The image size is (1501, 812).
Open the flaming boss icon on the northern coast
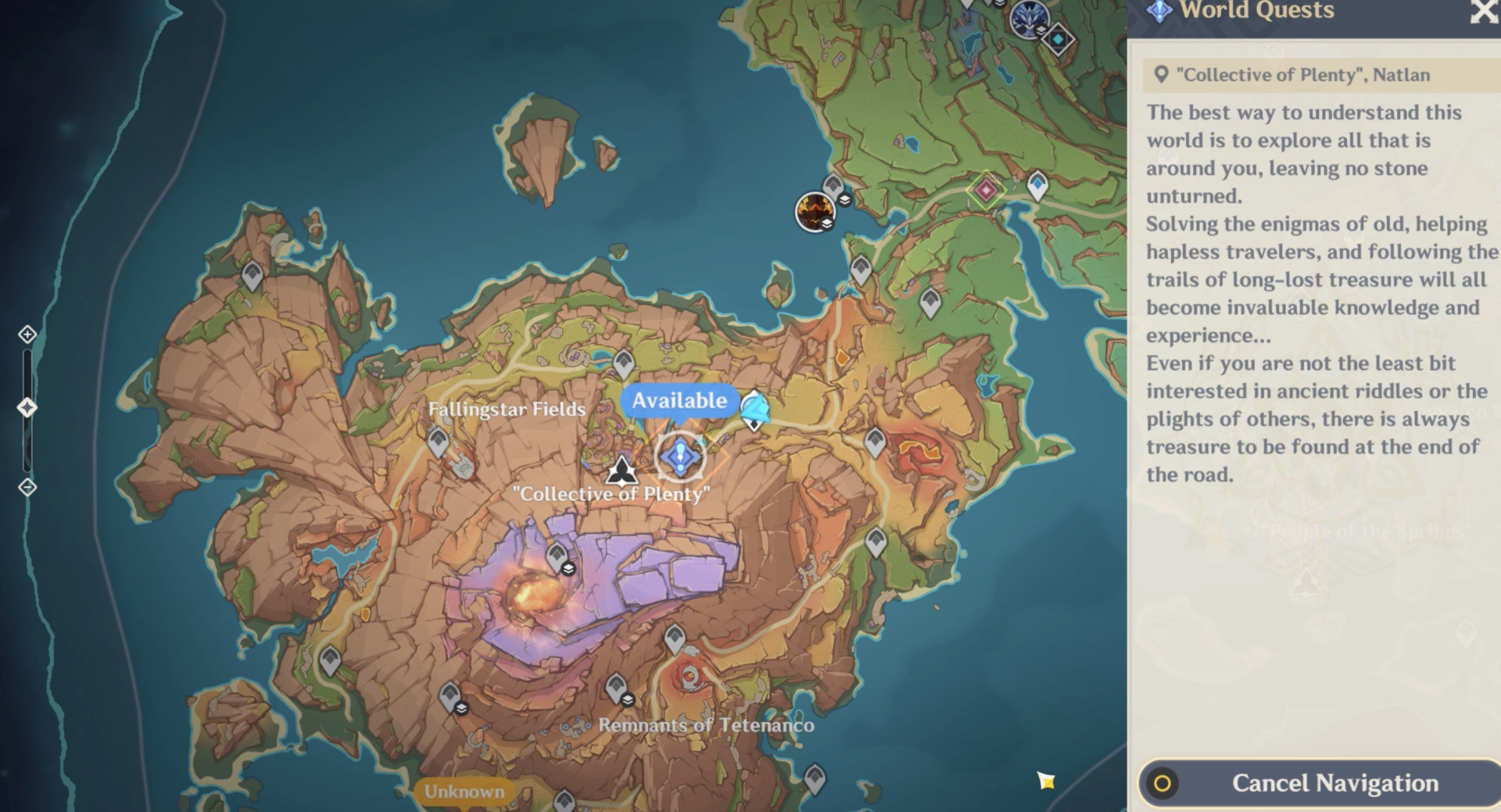(815, 213)
